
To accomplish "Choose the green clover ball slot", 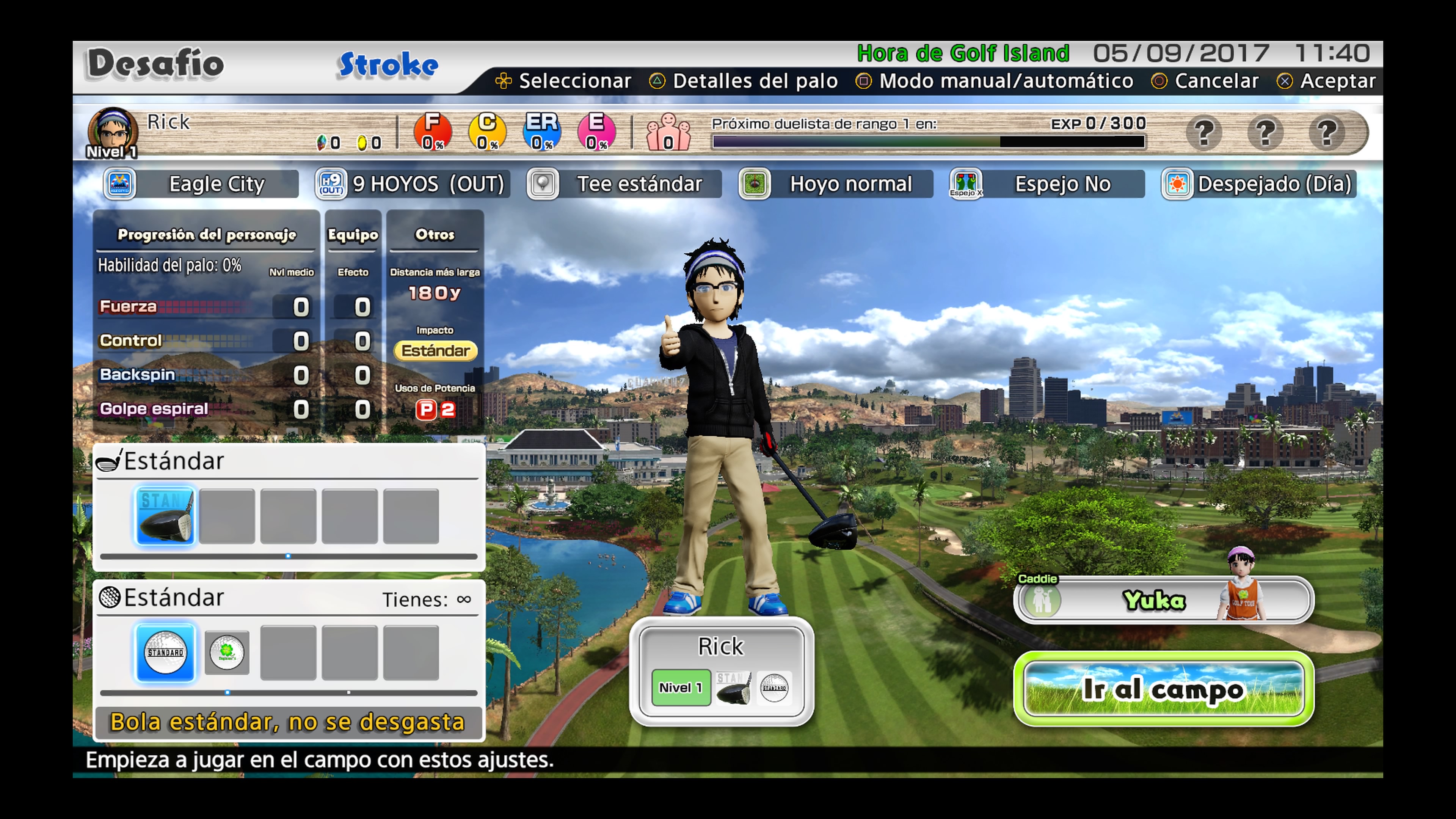I will pos(227,653).
